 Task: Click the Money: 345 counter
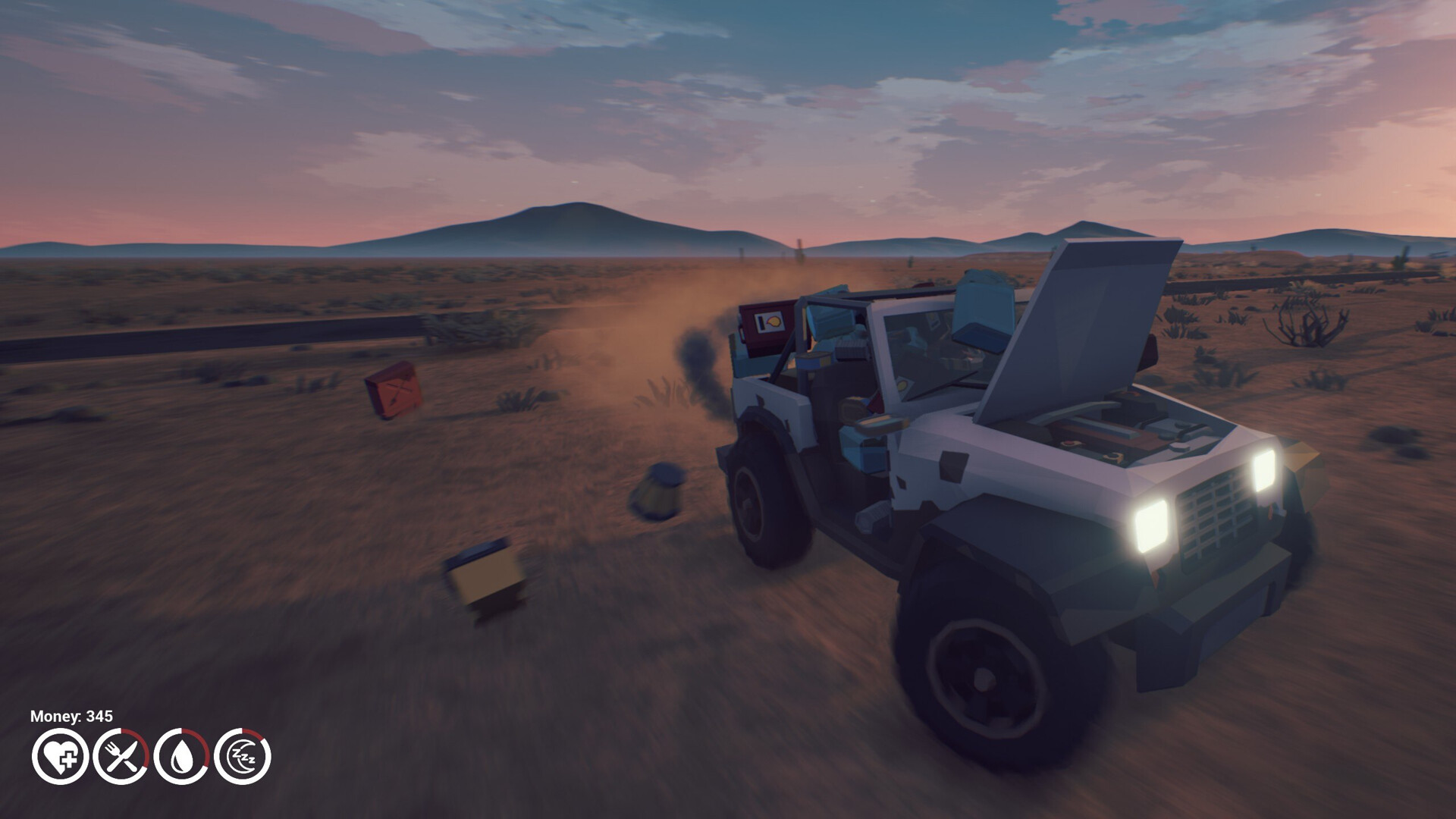tap(71, 715)
